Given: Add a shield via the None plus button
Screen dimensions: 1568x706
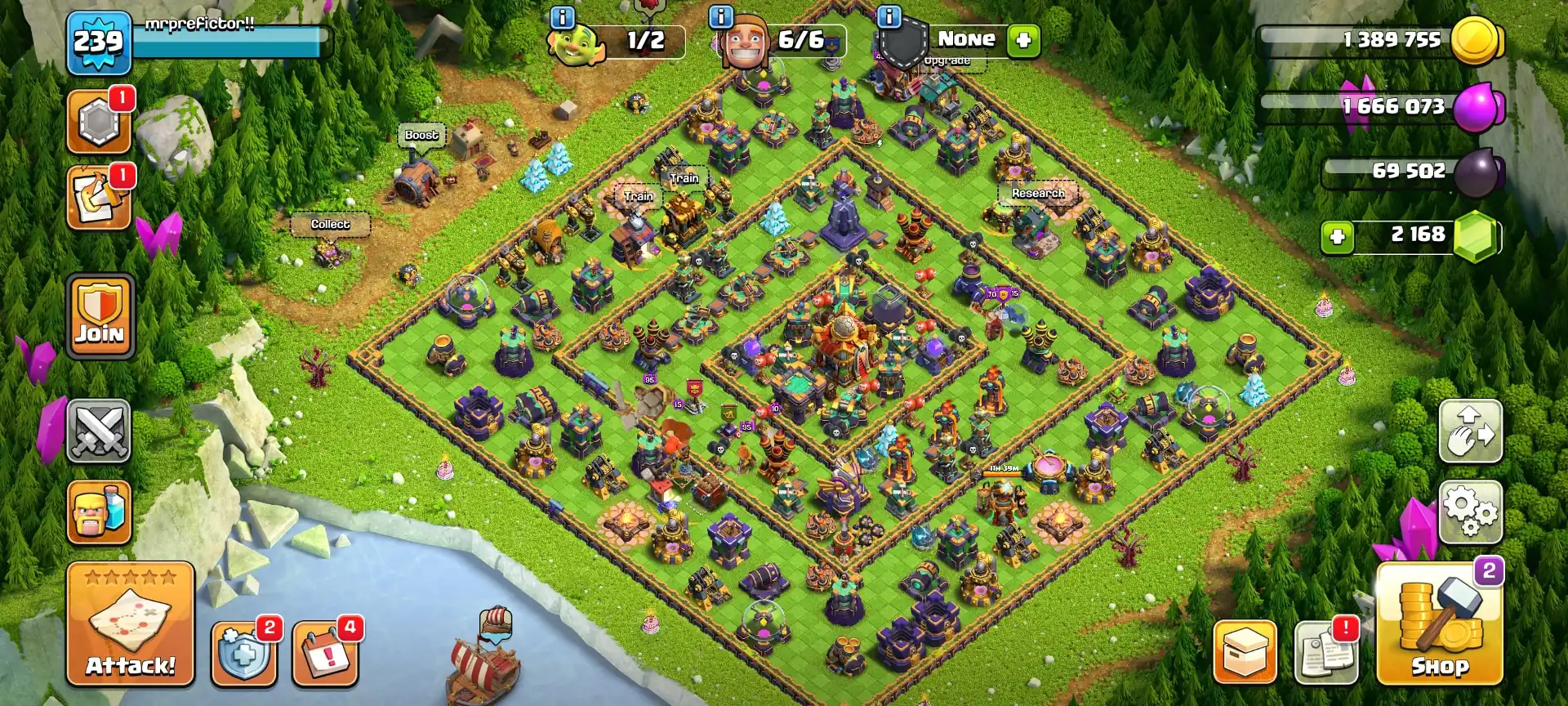Looking at the screenshot, I should 1025,39.
